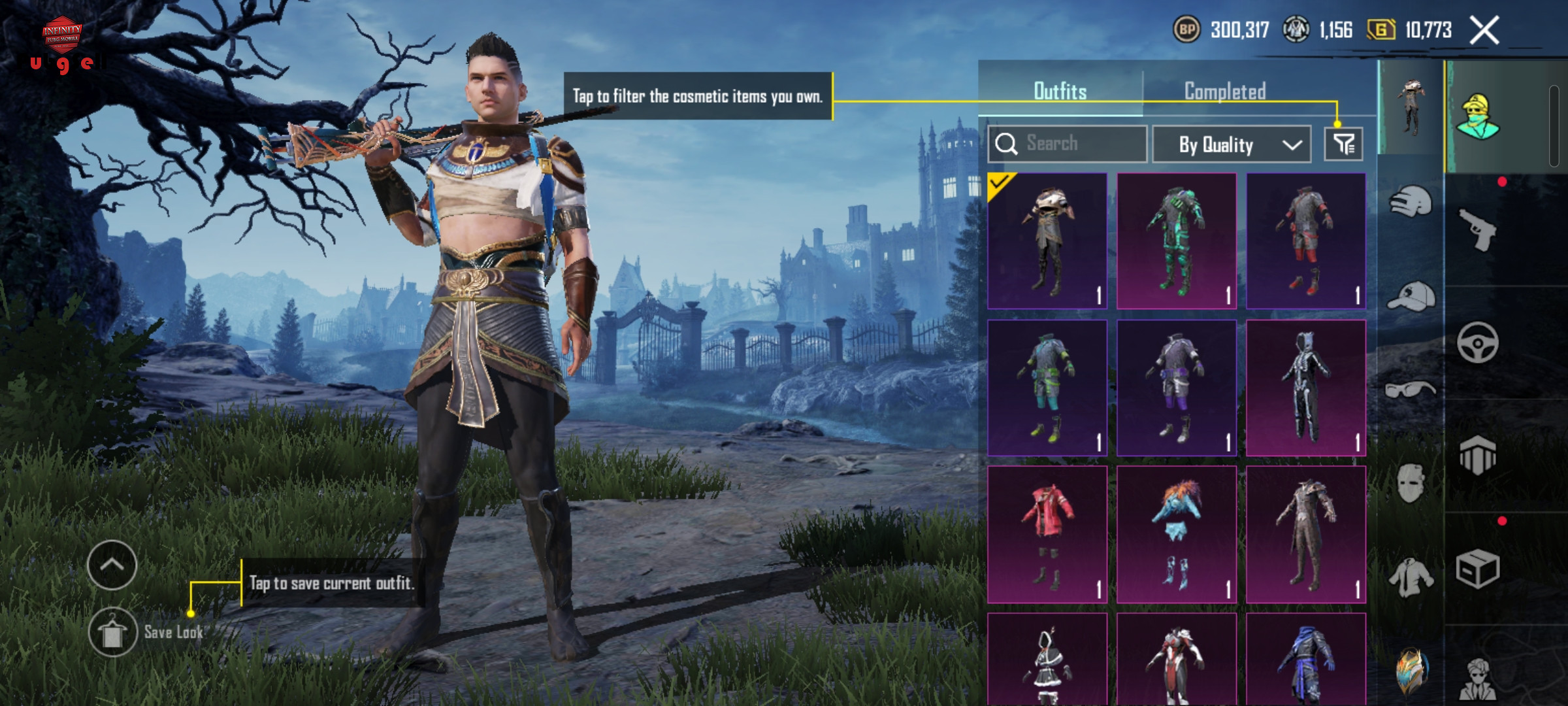Choose the blue and orange feathered outfit
Viewport: 1568px width, 706px height.
point(1176,534)
